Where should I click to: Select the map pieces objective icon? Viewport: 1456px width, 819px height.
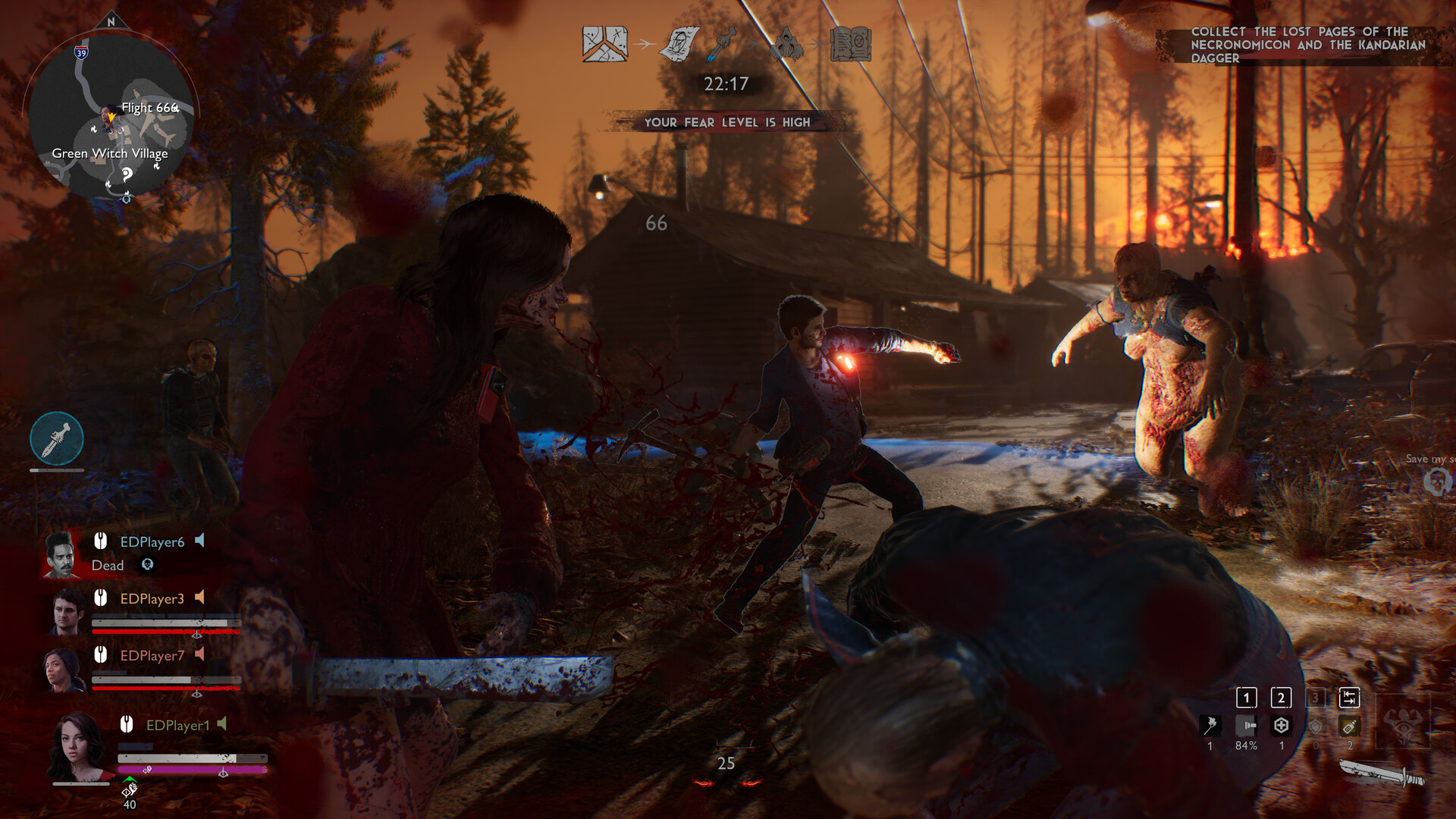(x=604, y=44)
